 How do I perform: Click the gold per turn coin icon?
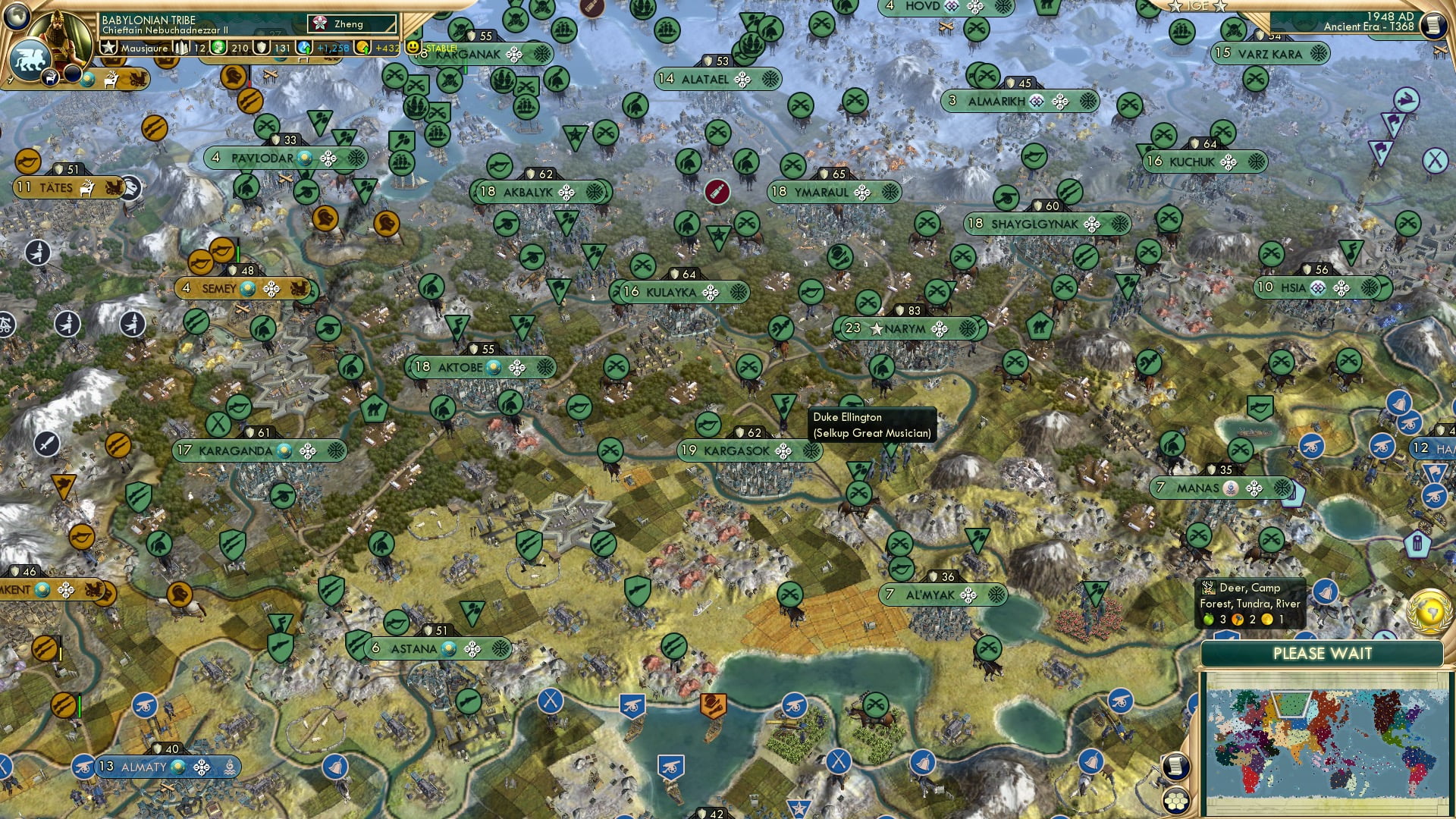363,48
